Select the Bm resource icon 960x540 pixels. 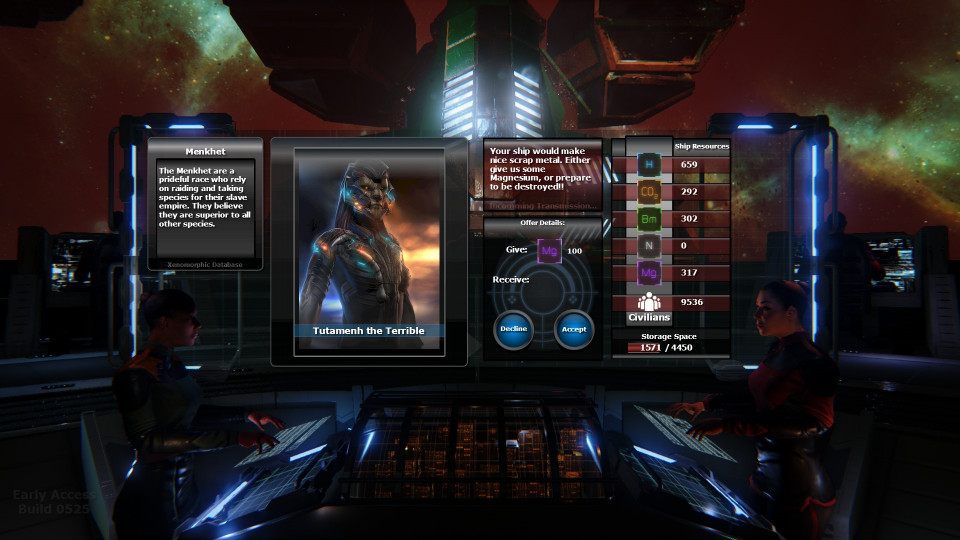pyautogui.click(x=649, y=218)
